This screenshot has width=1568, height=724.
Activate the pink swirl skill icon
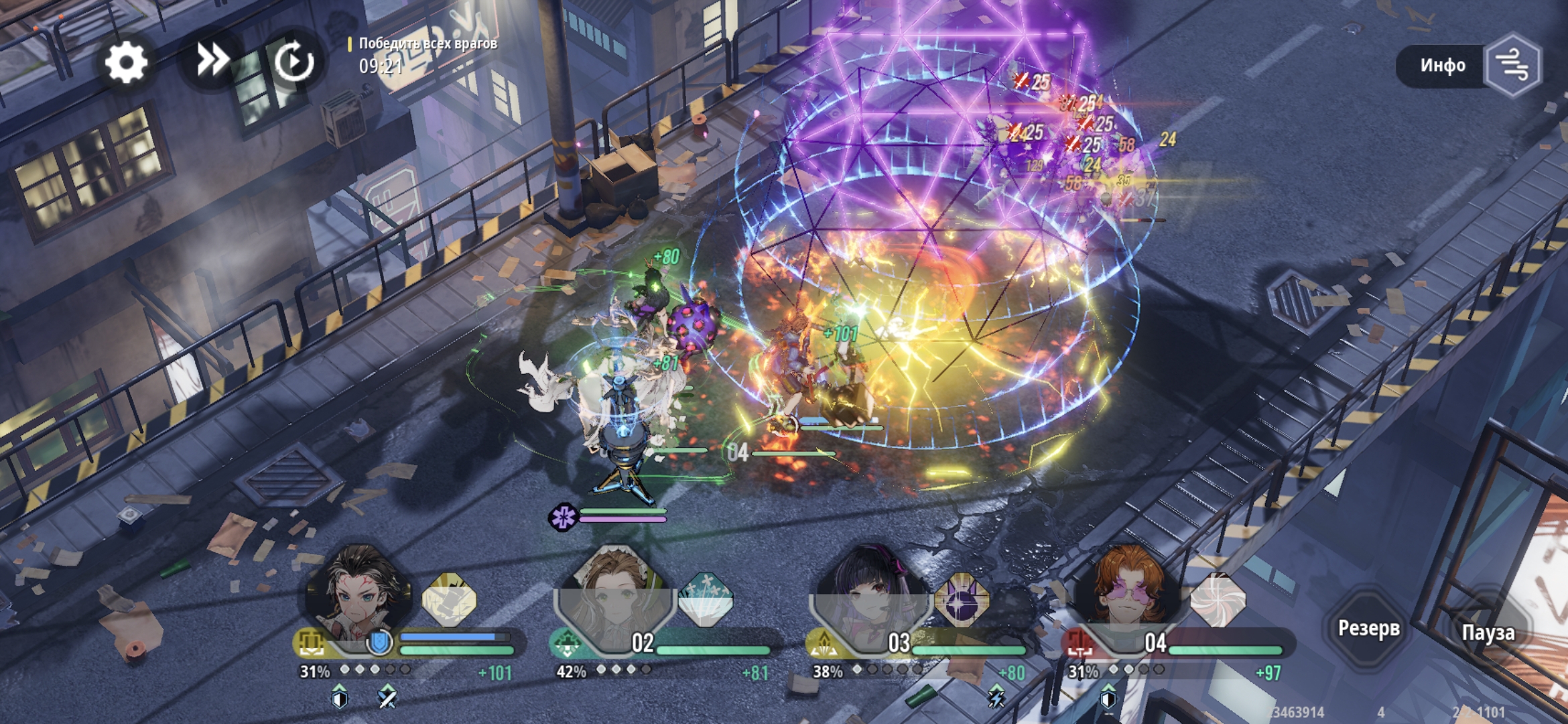1218,599
